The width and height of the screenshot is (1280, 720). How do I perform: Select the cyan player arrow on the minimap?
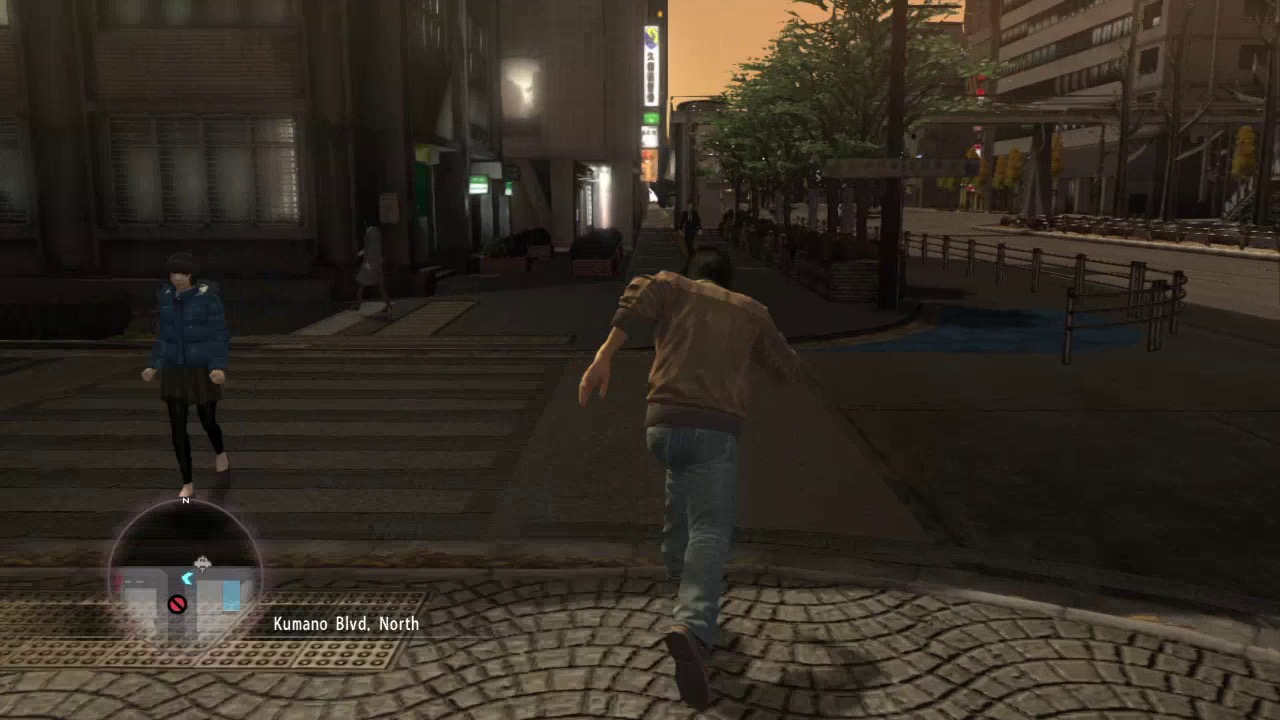click(x=187, y=578)
